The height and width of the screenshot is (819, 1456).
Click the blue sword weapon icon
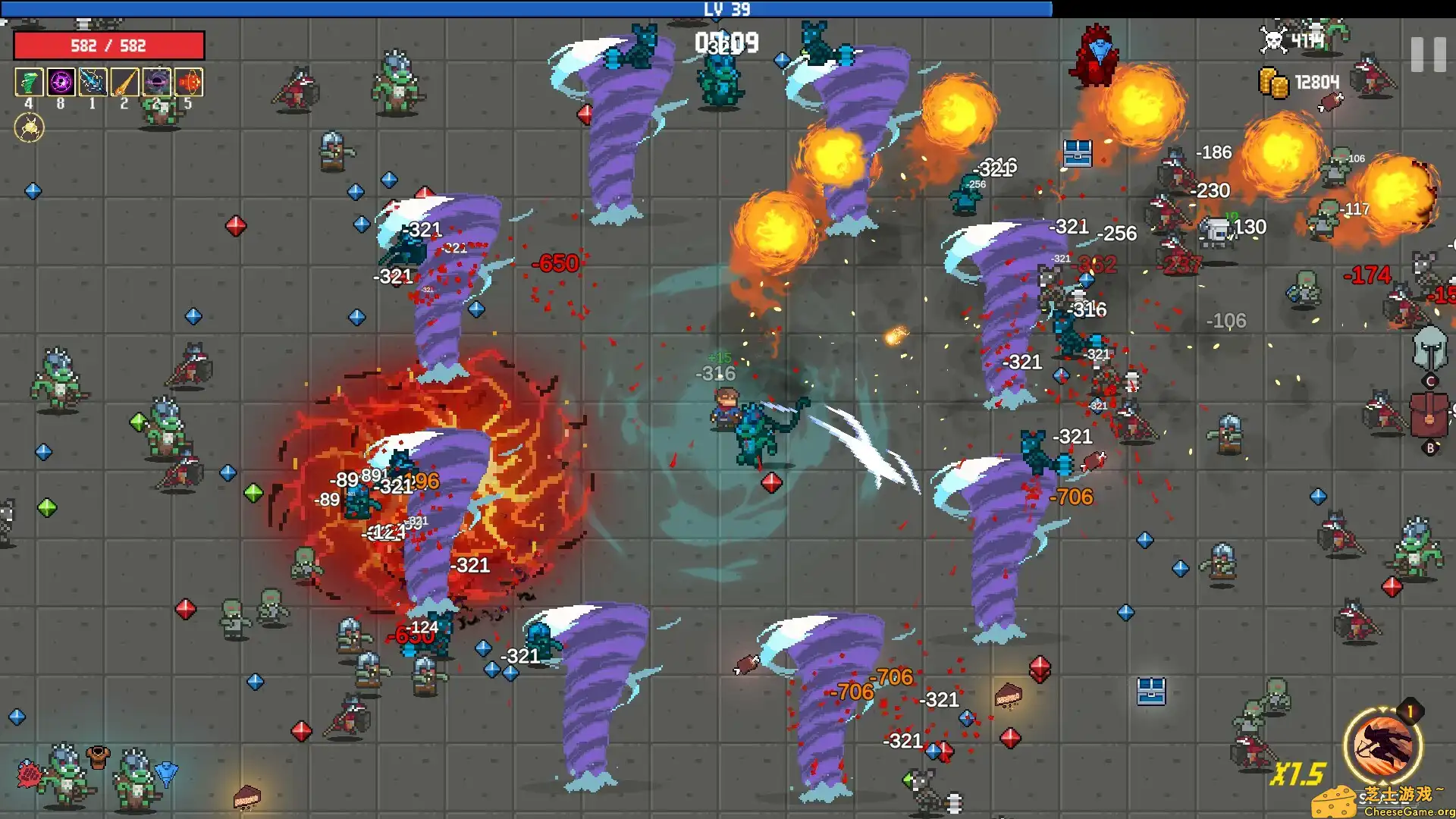tap(93, 83)
